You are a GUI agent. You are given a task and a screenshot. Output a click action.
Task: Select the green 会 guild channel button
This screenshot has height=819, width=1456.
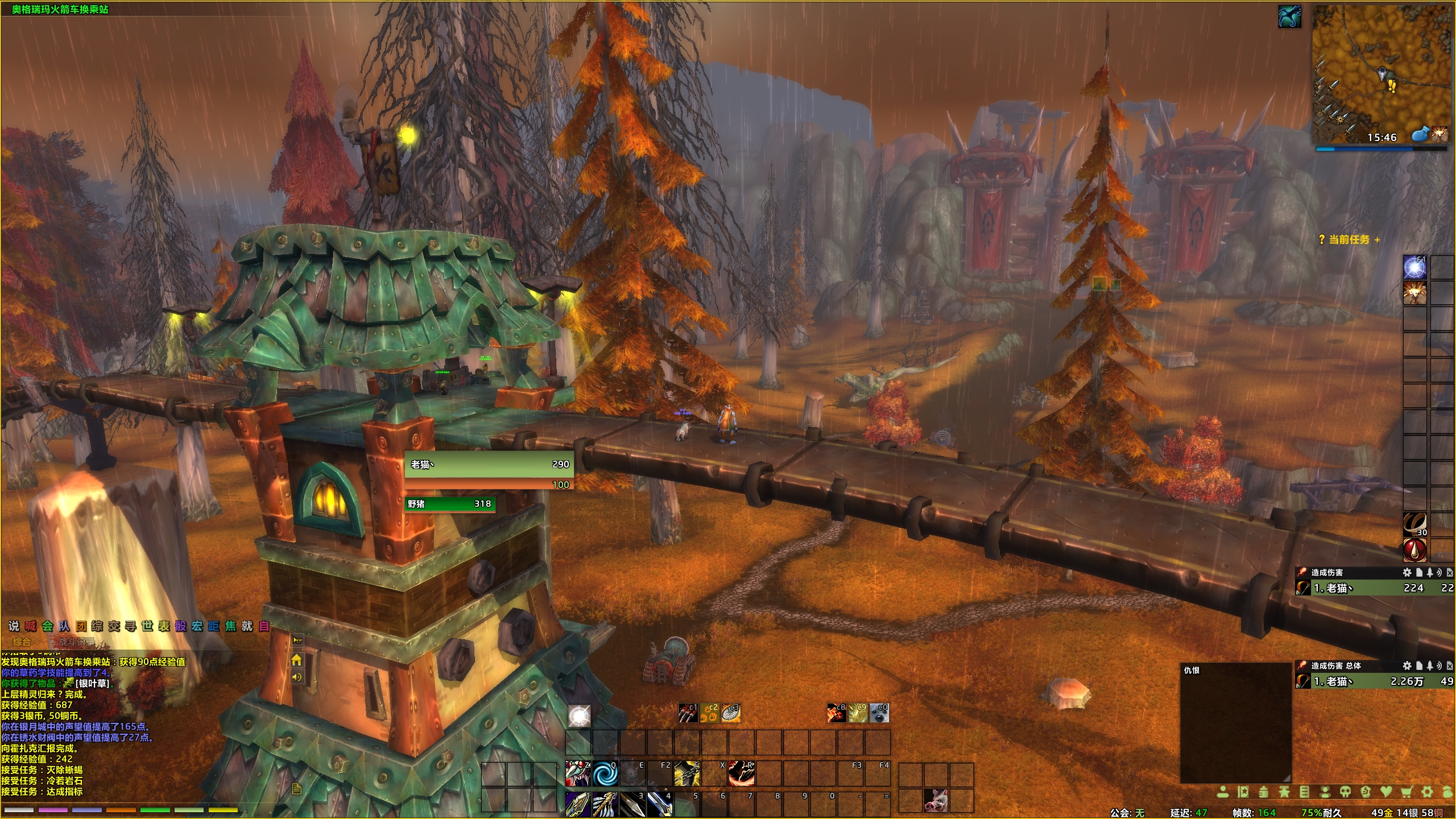tap(47, 626)
